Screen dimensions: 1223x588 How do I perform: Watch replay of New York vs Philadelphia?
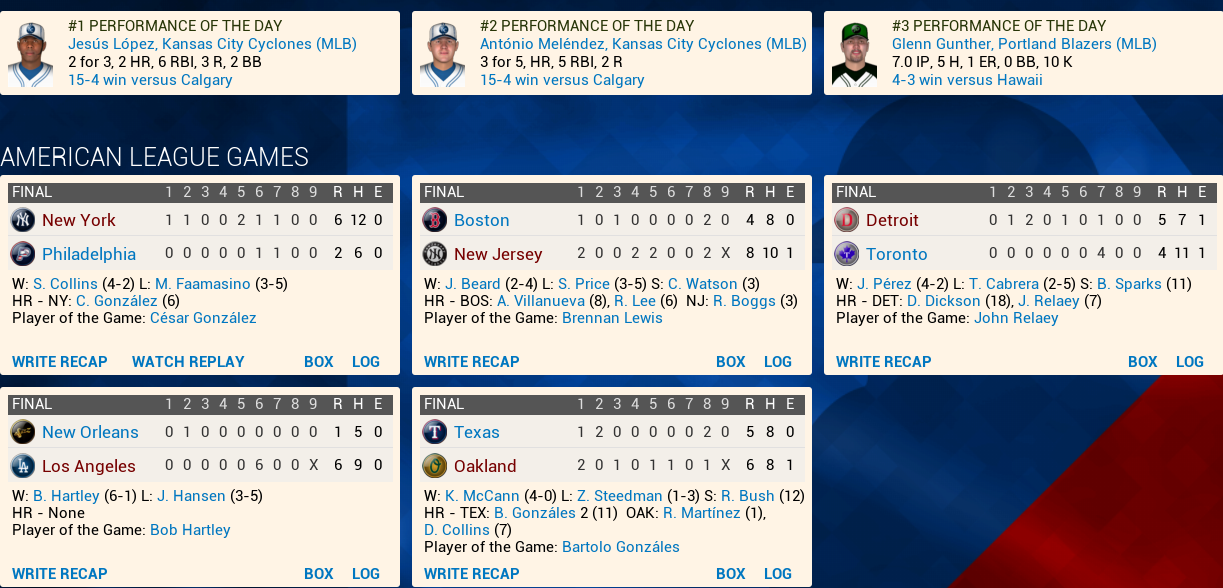tap(188, 362)
